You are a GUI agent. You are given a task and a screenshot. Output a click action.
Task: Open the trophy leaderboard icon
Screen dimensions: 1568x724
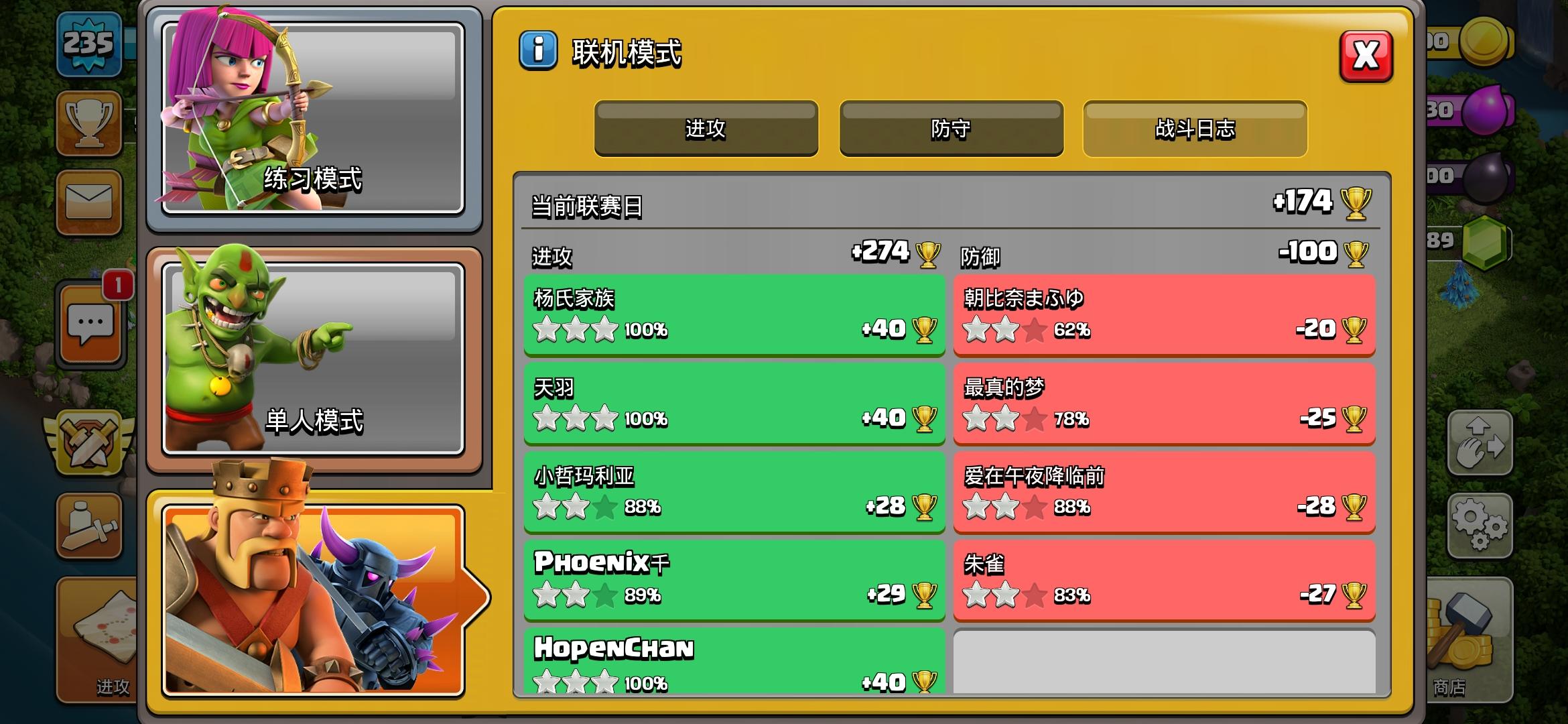89,125
